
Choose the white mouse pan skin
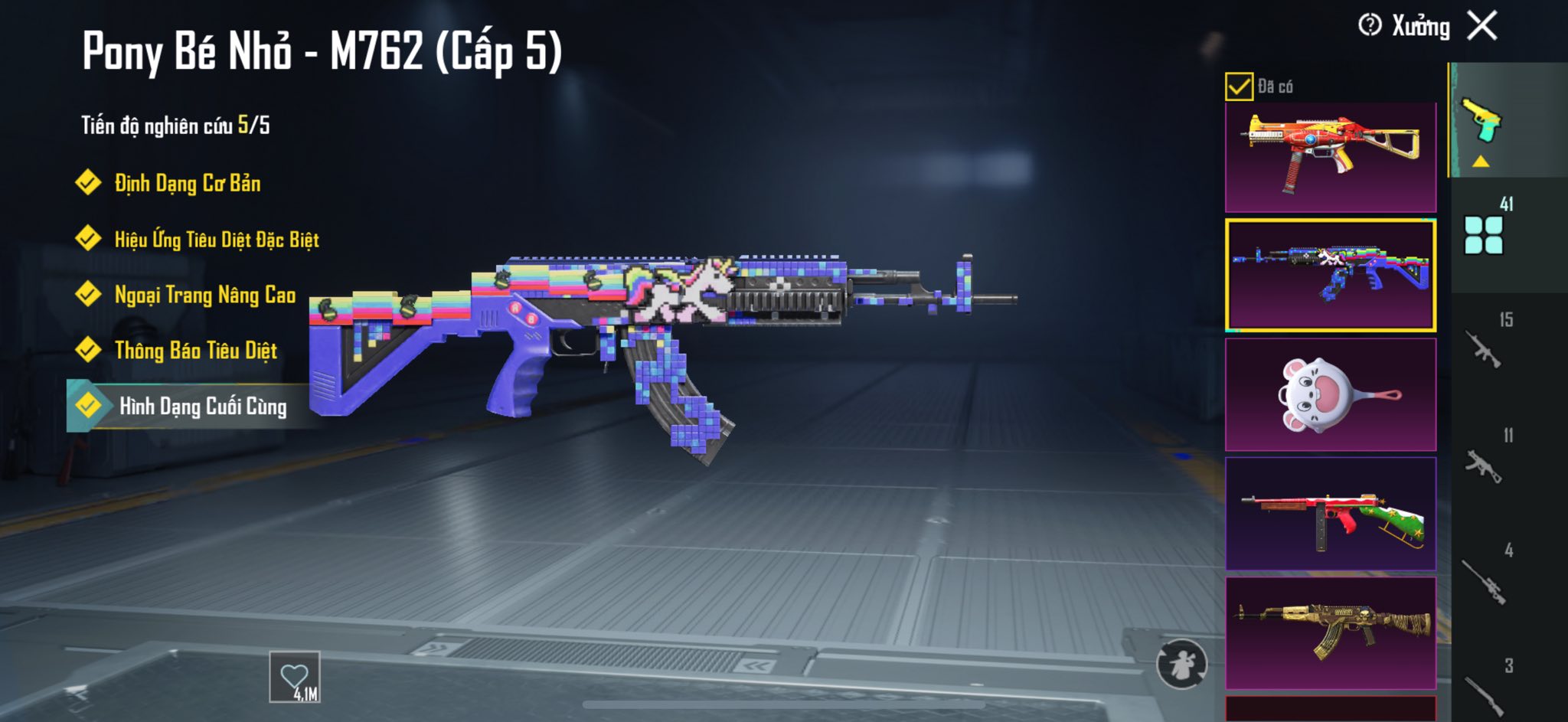click(x=1331, y=394)
